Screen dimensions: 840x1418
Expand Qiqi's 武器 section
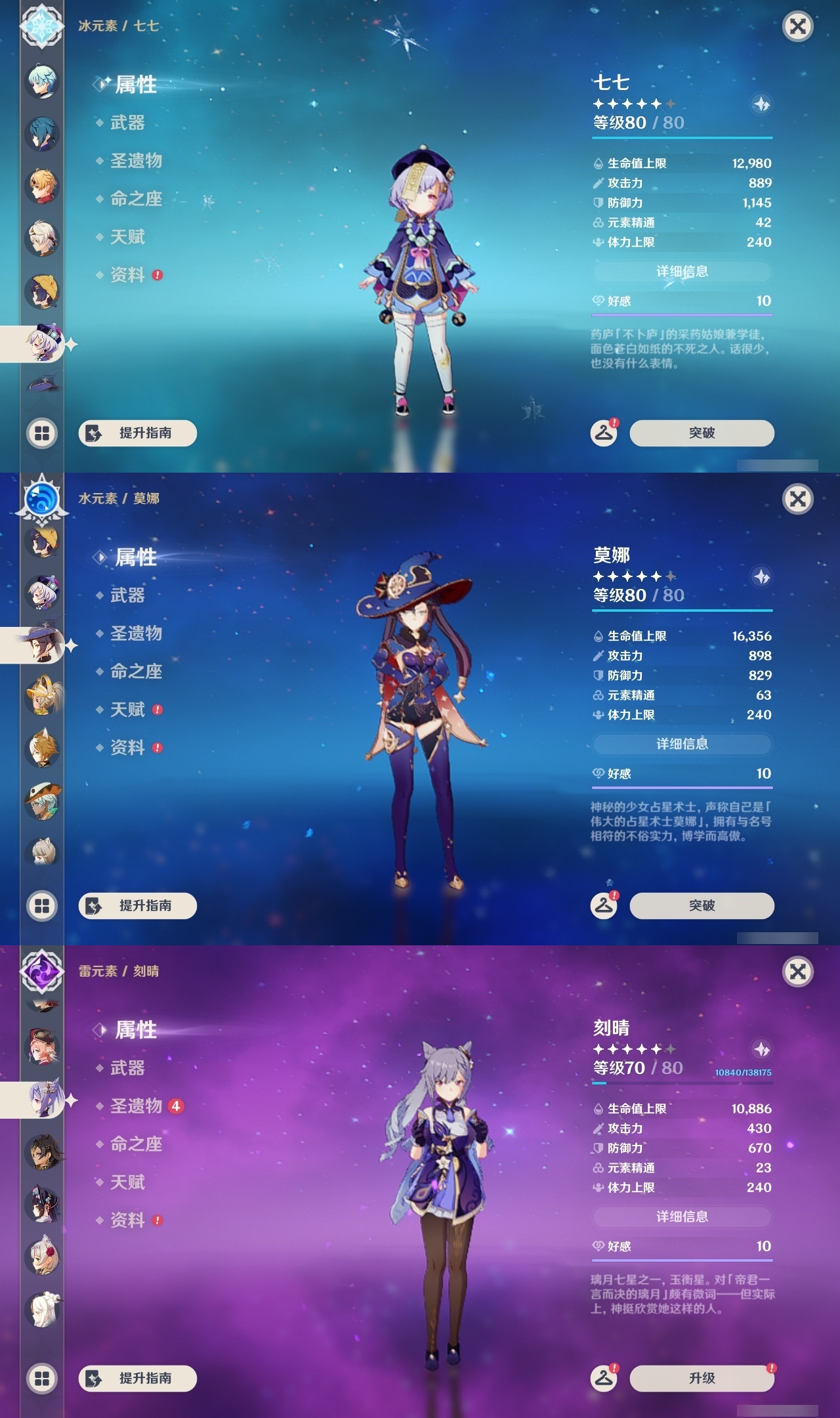[x=128, y=123]
